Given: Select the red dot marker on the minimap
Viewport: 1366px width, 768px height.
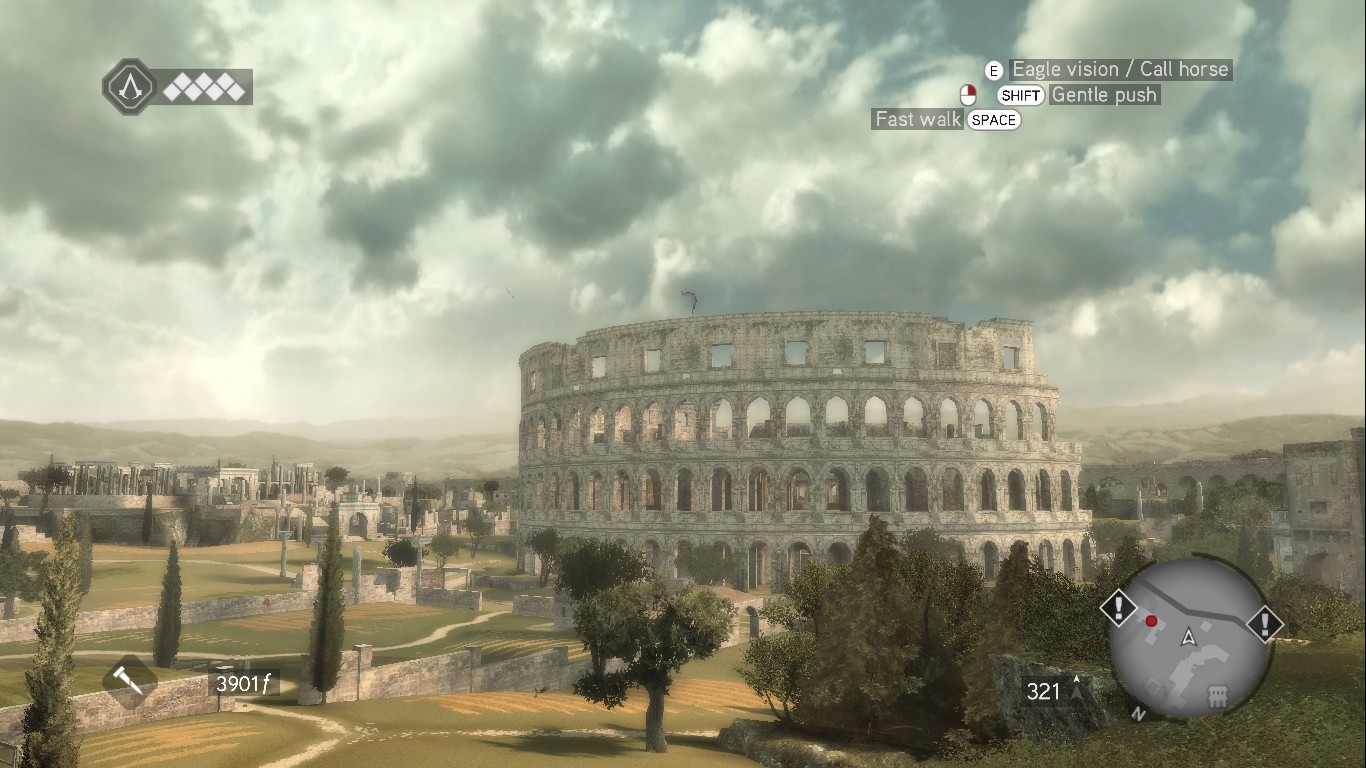Looking at the screenshot, I should point(1151,621).
